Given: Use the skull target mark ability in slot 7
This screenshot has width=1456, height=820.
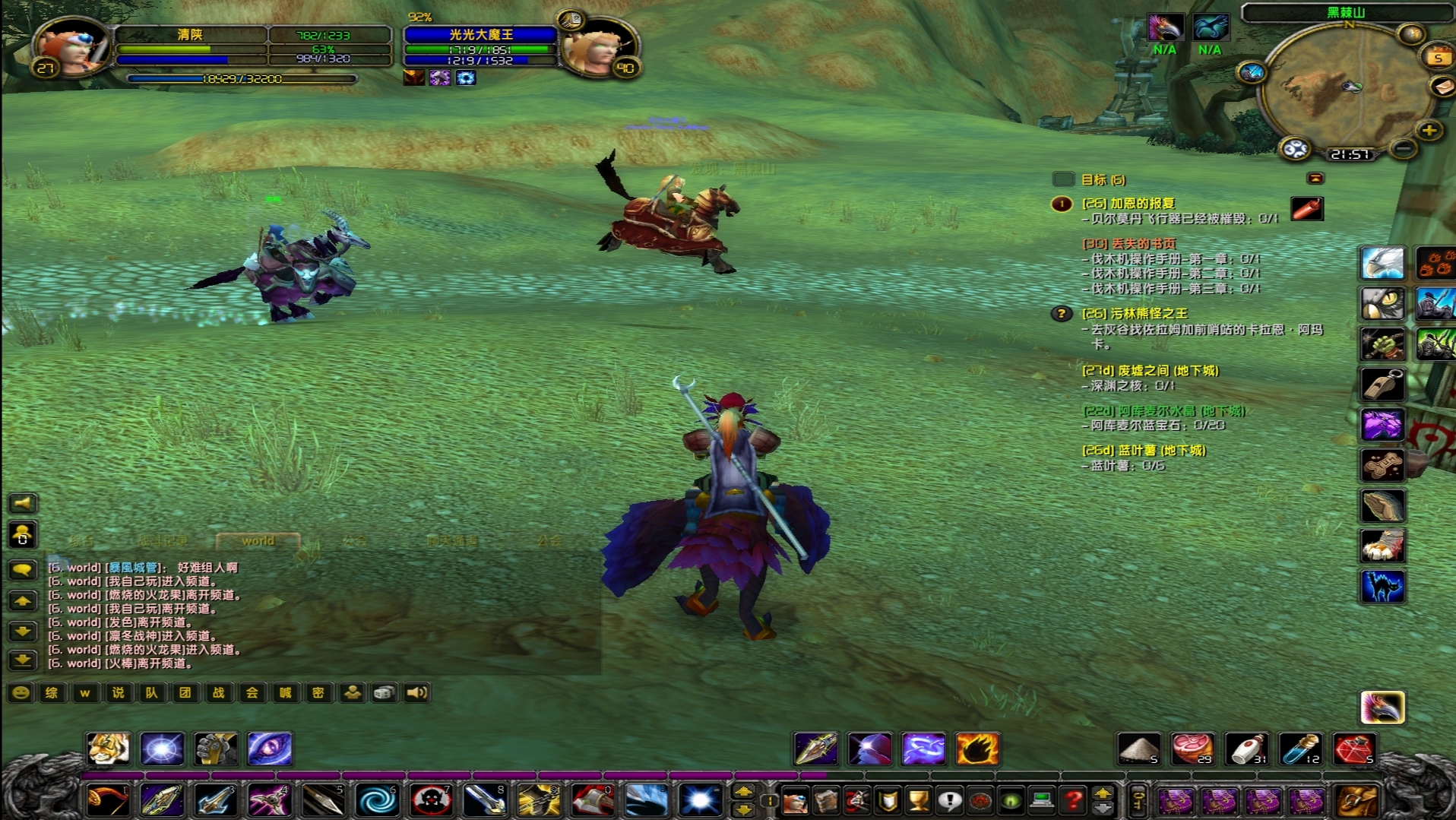Looking at the screenshot, I should [x=430, y=799].
